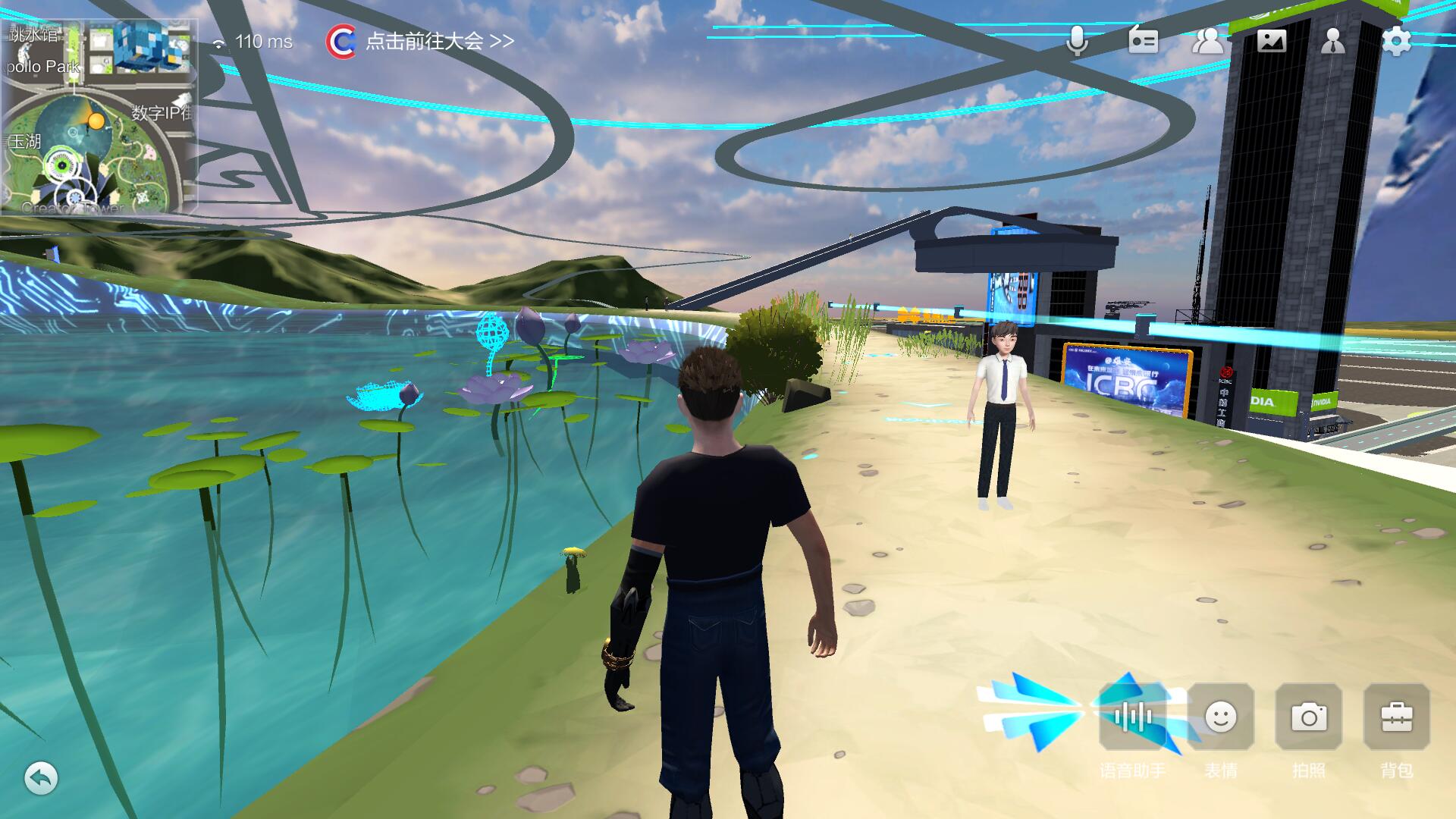
Task: Open the minimap
Action: coord(99,115)
